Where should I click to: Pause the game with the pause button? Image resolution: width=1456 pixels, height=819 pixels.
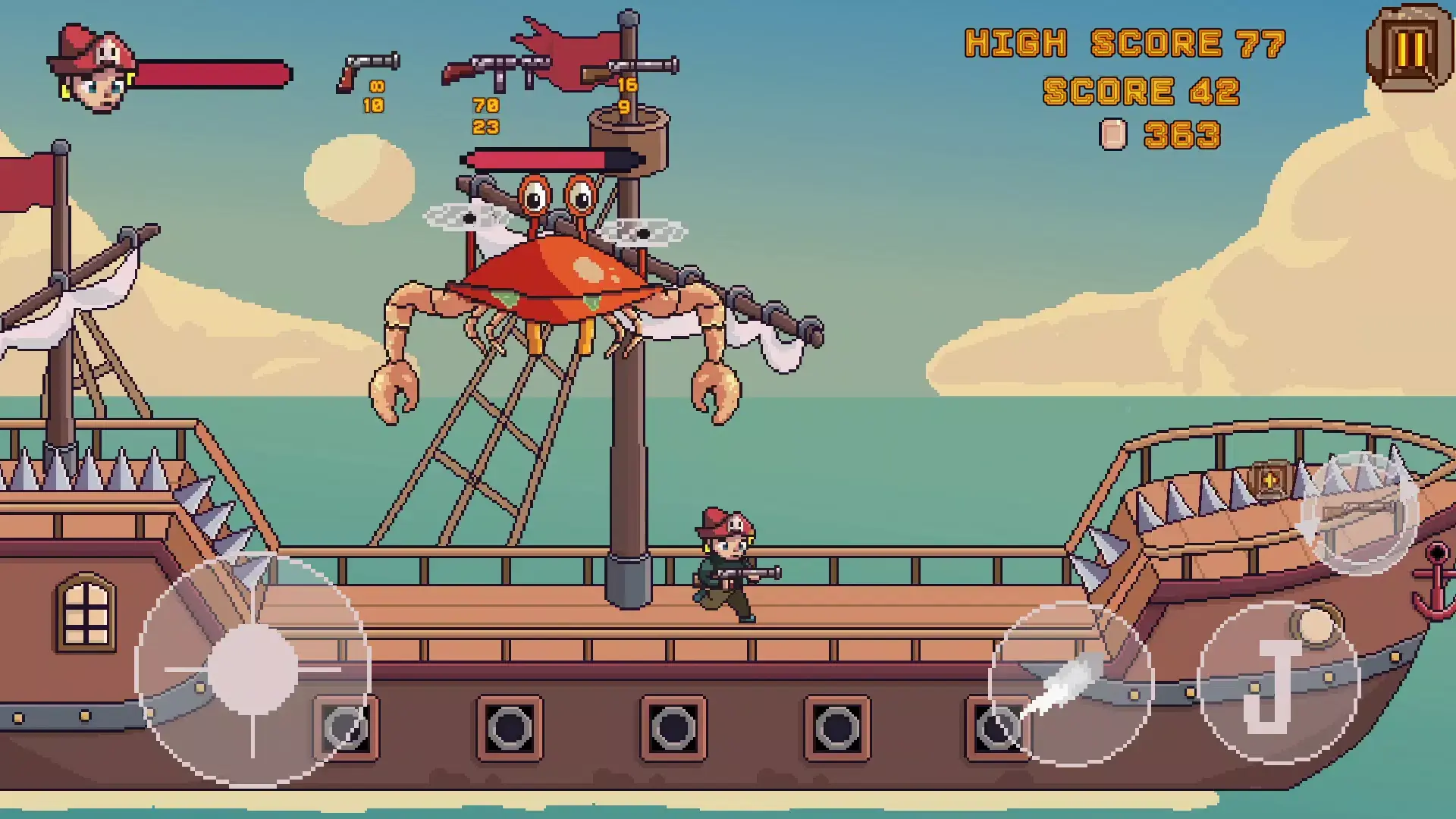pyautogui.click(x=1410, y=49)
